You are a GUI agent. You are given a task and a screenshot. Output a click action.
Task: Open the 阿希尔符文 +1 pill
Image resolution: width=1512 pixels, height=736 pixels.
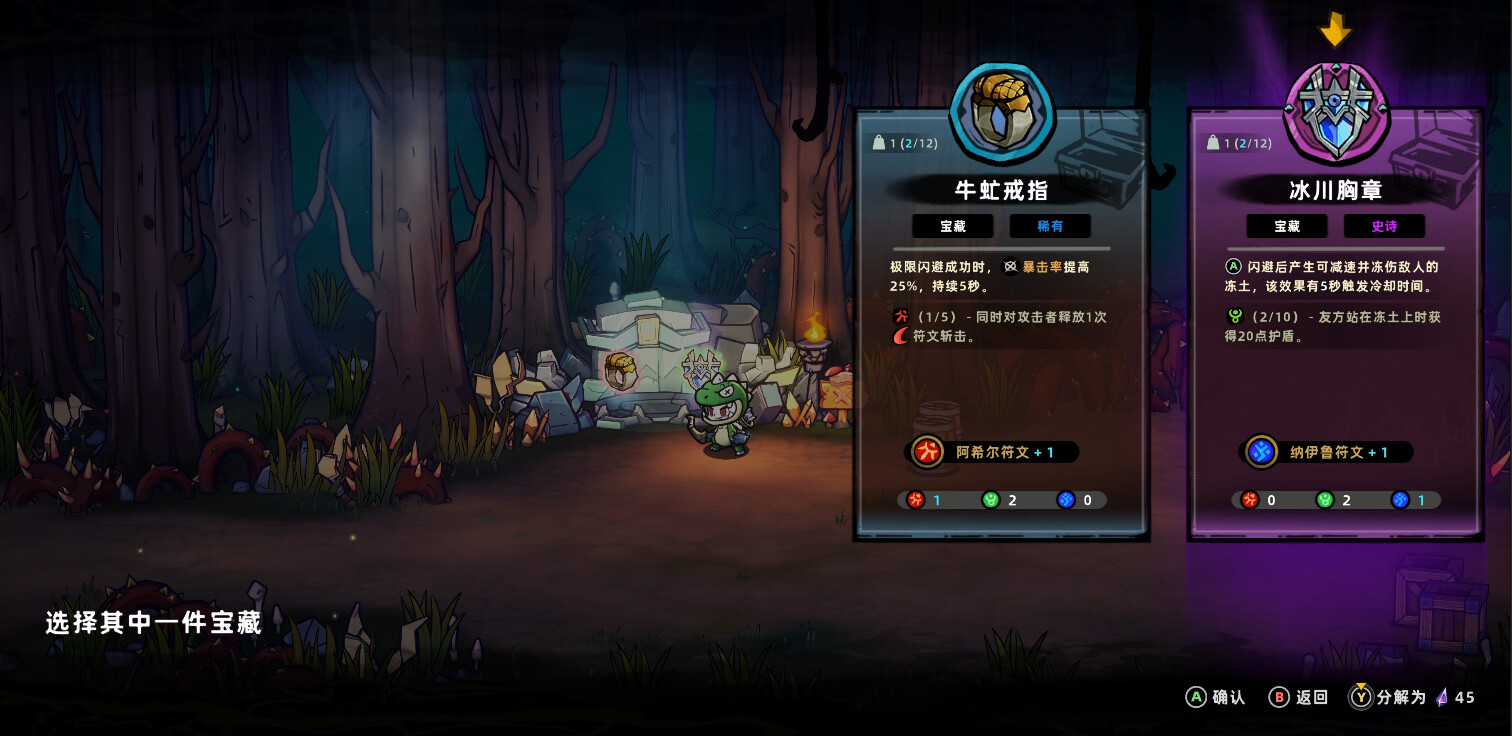click(990, 452)
